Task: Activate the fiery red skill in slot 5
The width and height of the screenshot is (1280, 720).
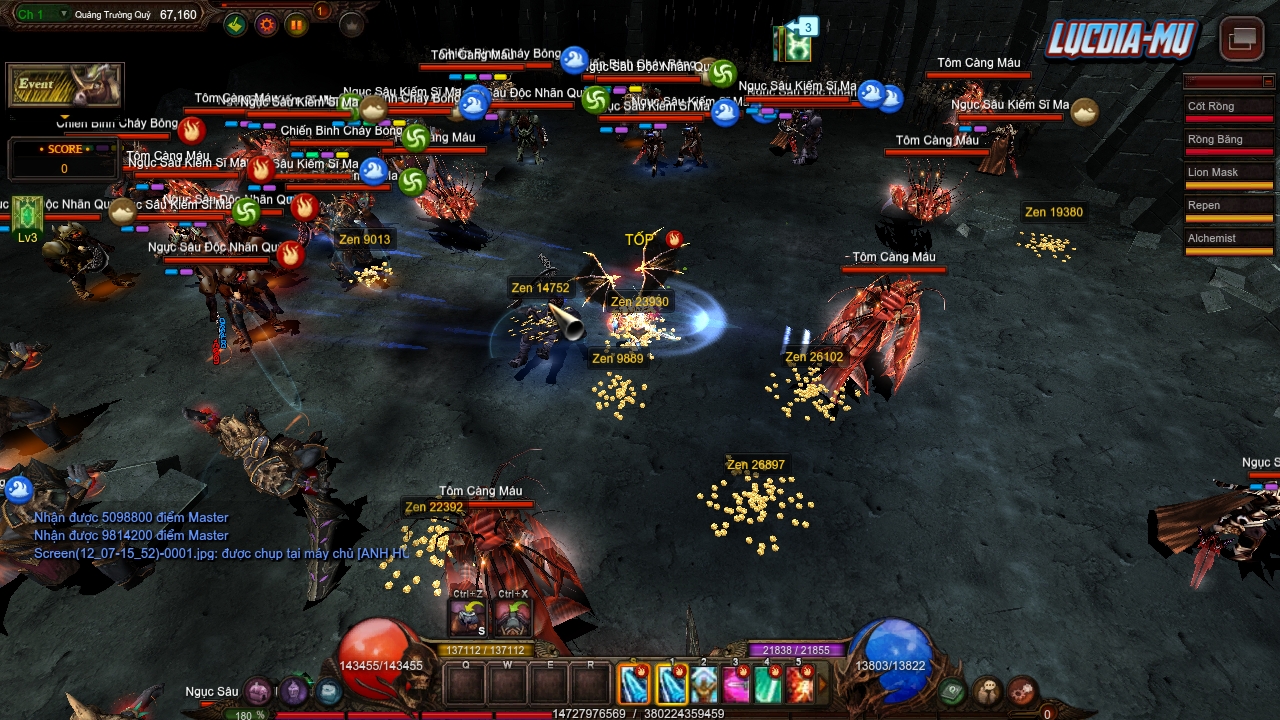Action: 800,685
